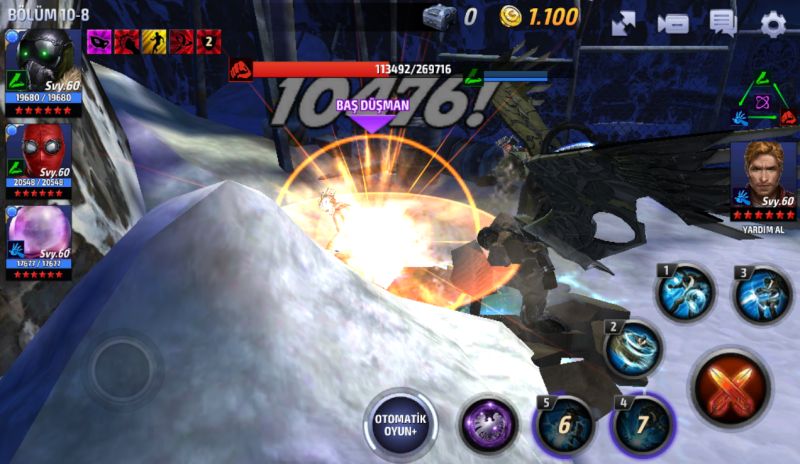The width and height of the screenshot is (800, 464).
Task: Activate skill number 1
Action: click(x=684, y=292)
